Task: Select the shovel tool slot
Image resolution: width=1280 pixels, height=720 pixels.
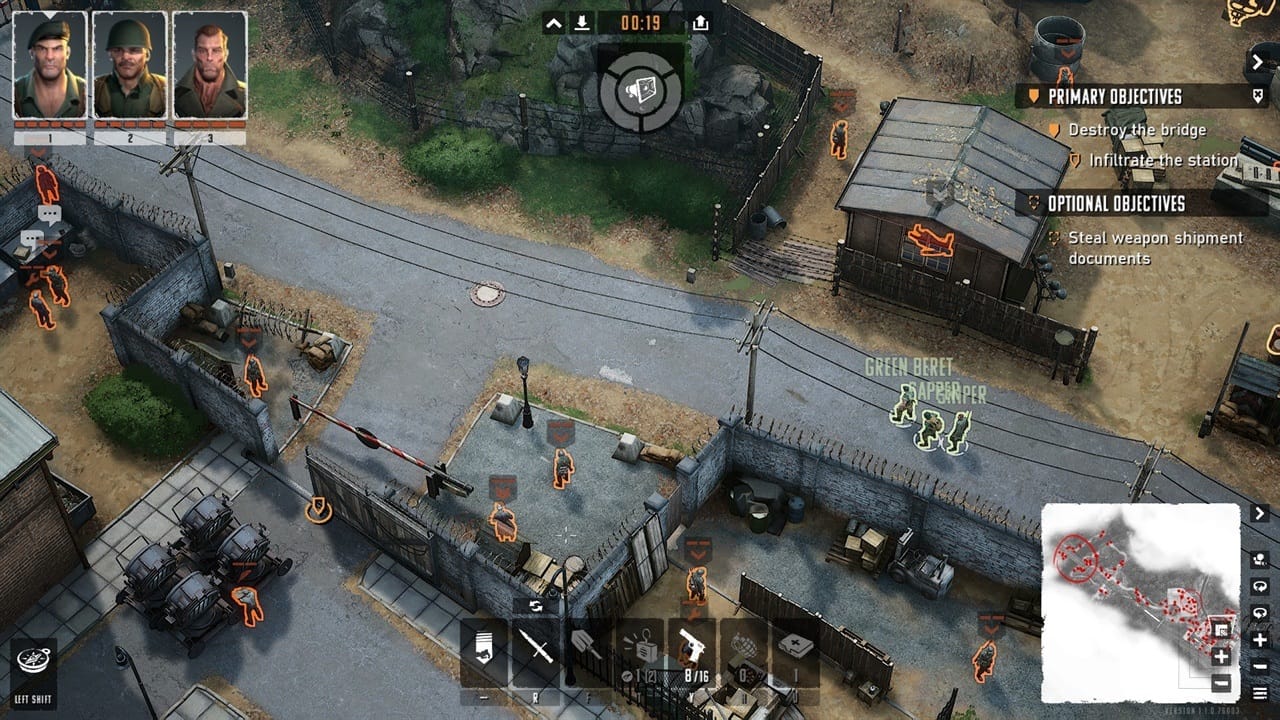Action: tap(586, 651)
